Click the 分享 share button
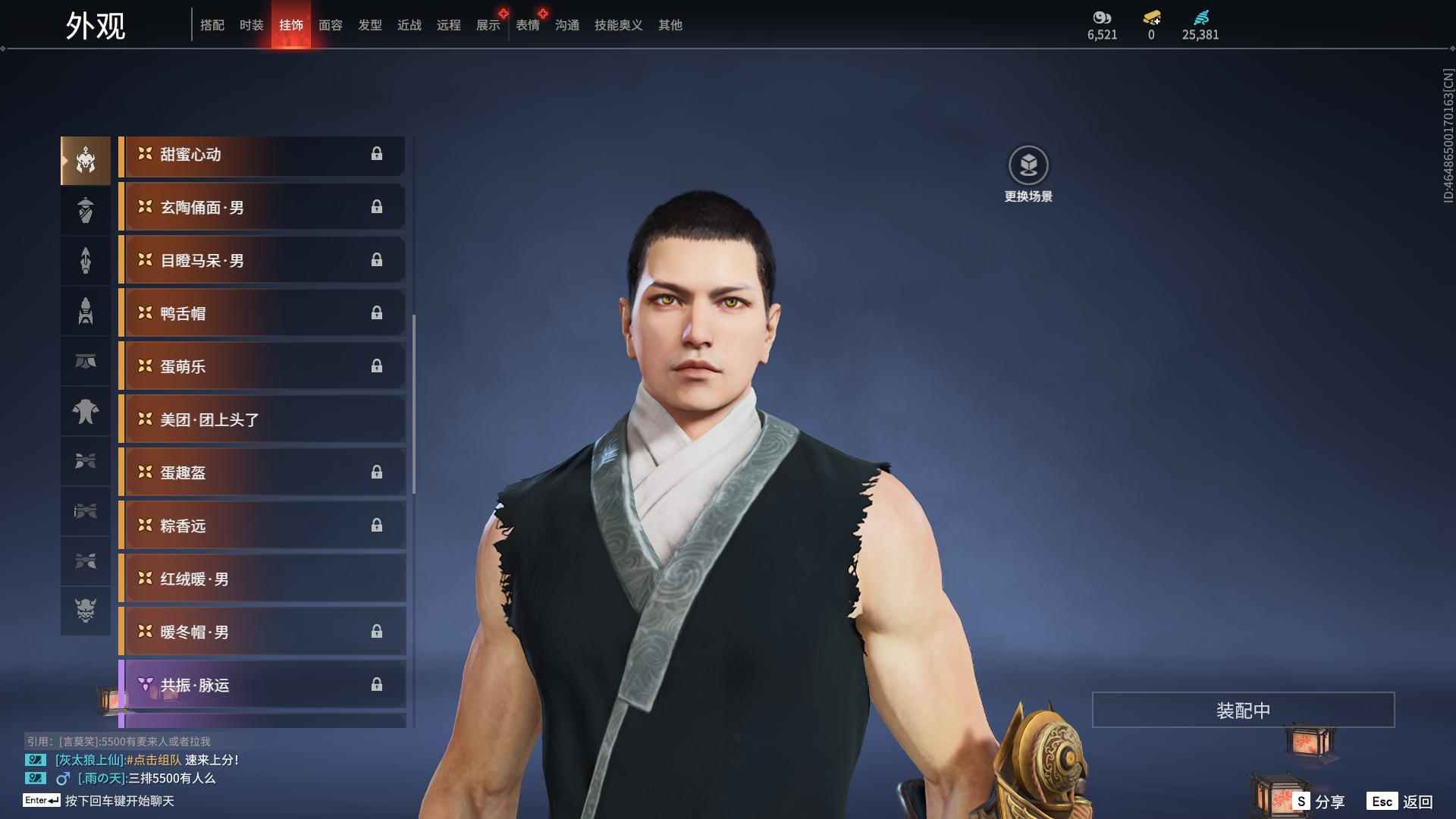Screen dimensions: 1456x819 coord(1319,802)
